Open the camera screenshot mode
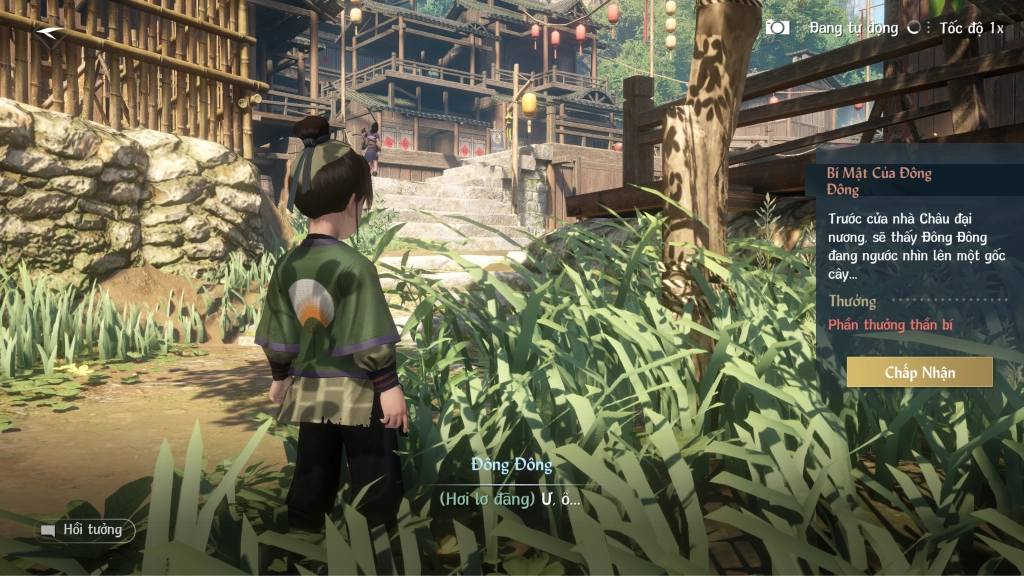The height and width of the screenshot is (576, 1024). 777,28
